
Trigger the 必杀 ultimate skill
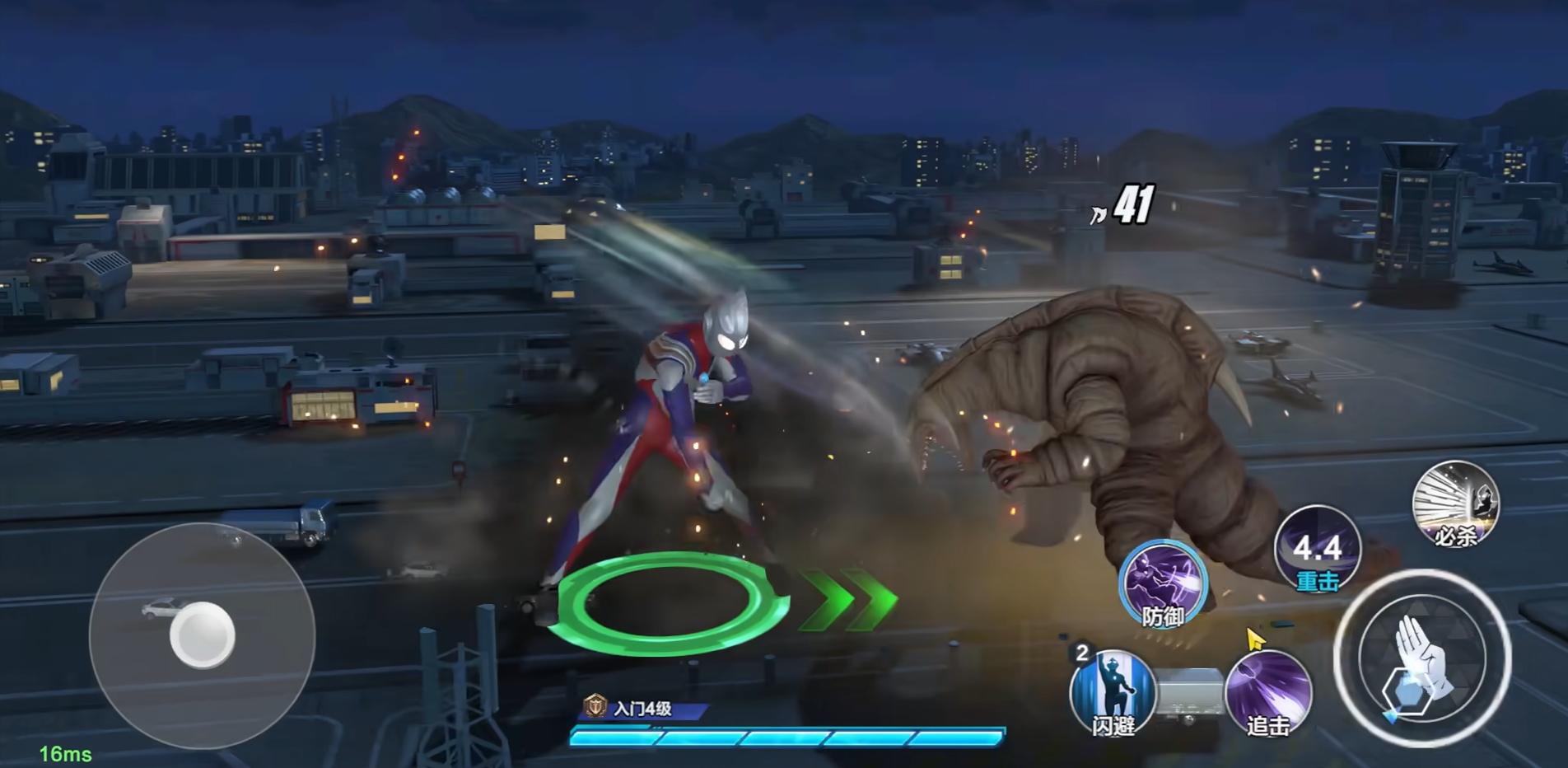coord(1455,503)
